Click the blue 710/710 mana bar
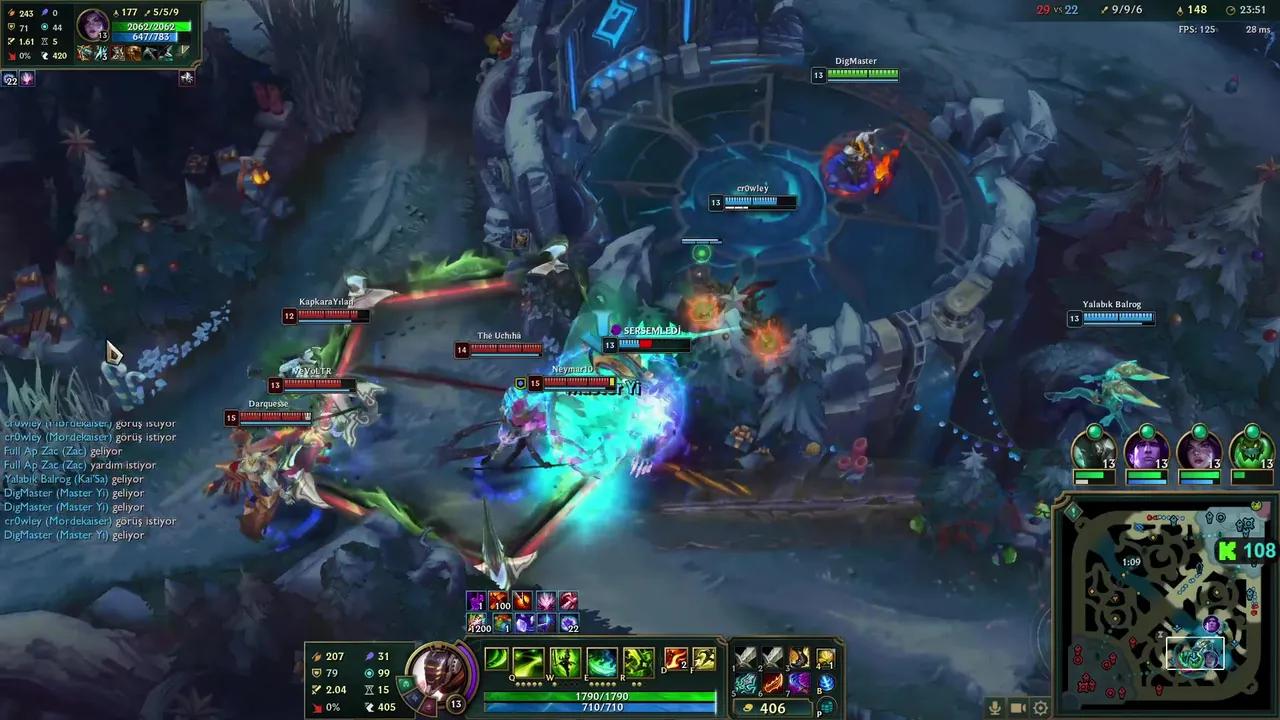Image resolution: width=1280 pixels, height=720 pixels. pos(600,708)
